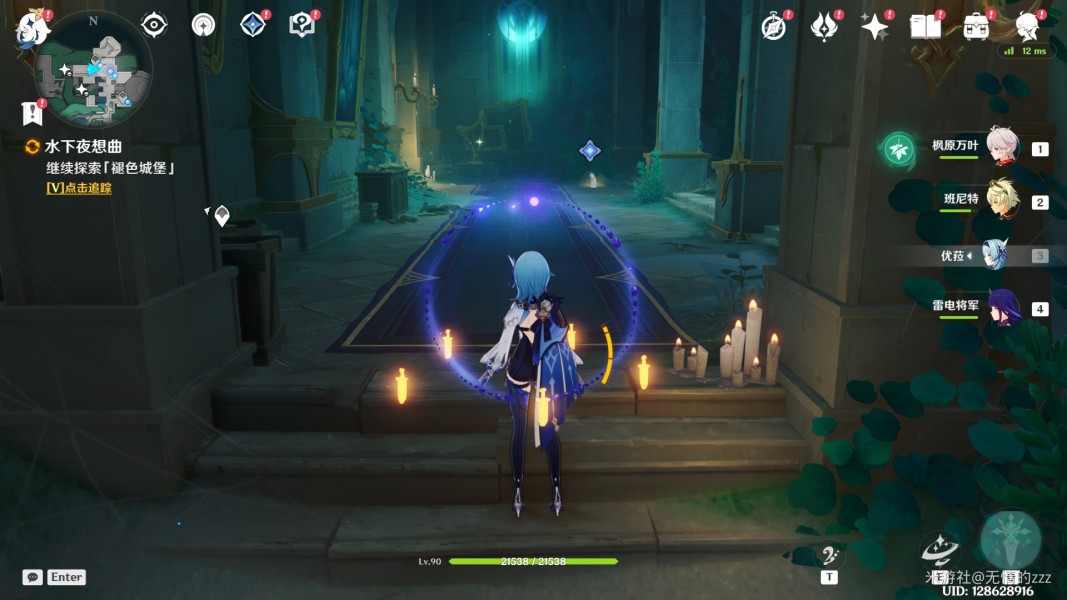Open the quest banner icon below Paimon
Screen dimensions: 1067x600
pyautogui.click(x=33, y=113)
